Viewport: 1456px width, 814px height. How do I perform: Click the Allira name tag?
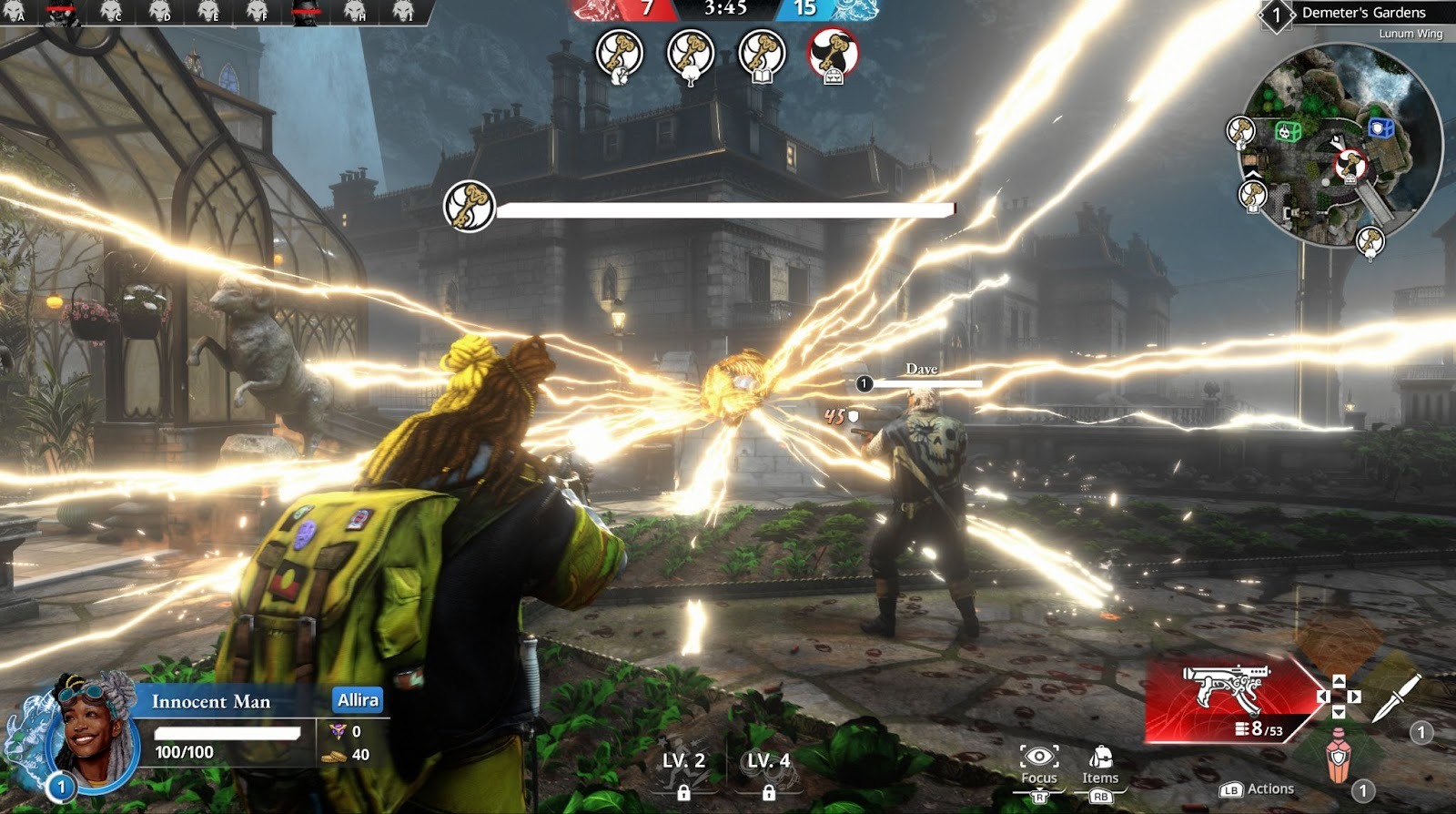[358, 700]
